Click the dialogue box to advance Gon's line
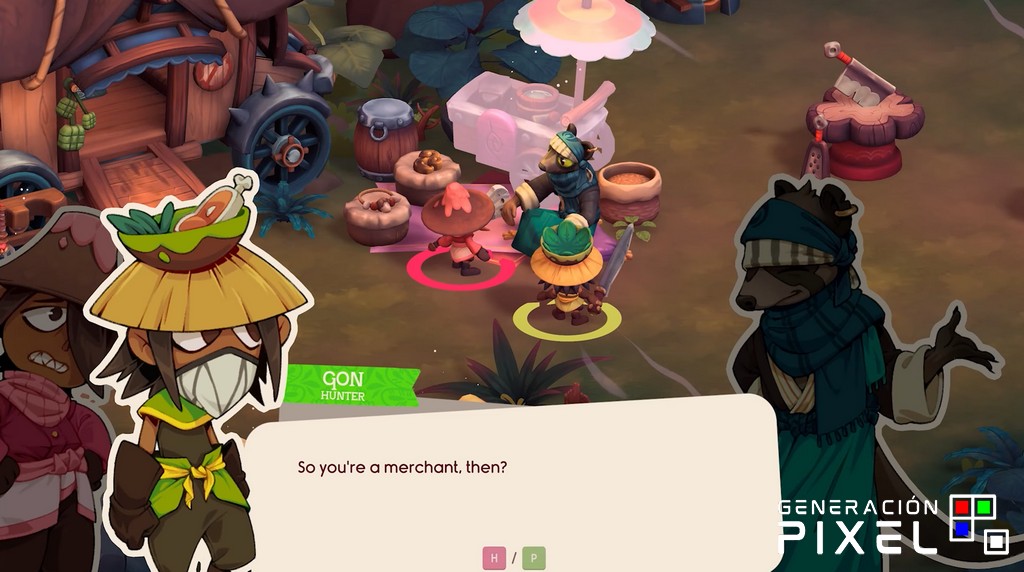1024x572 pixels. (510, 480)
